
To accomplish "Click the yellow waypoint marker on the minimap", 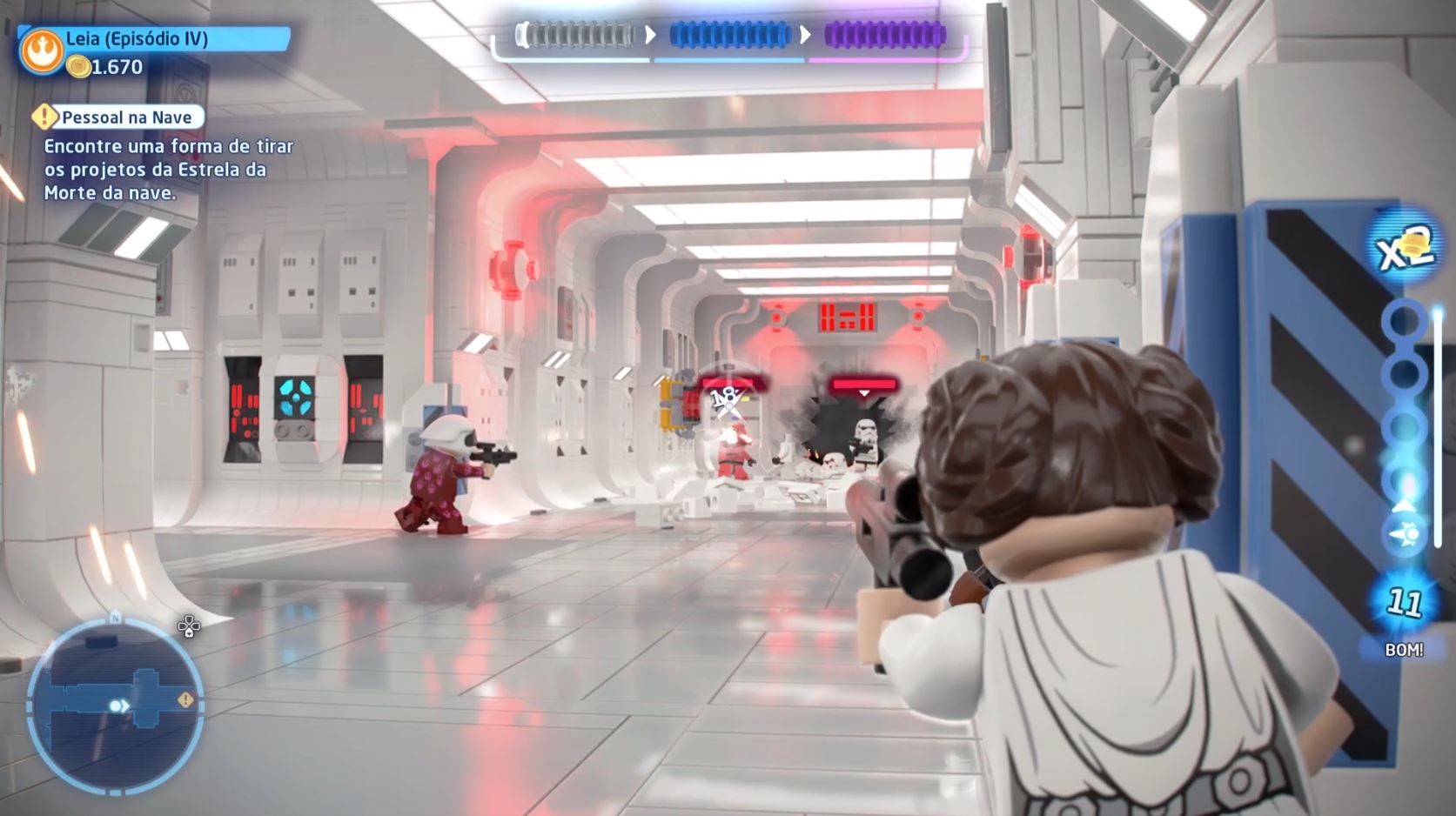I will pos(185,699).
